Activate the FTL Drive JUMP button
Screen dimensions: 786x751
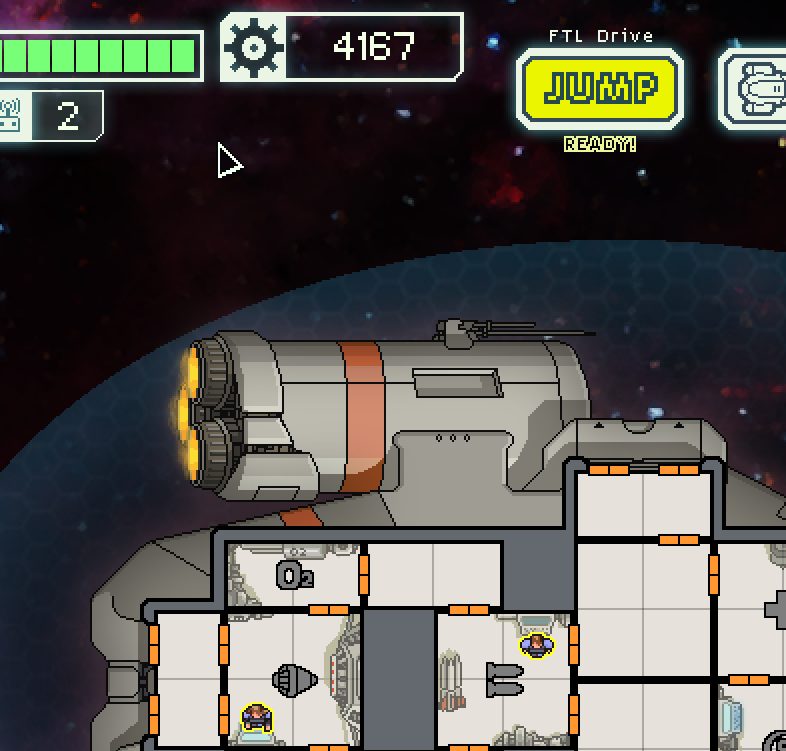[x=600, y=90]
